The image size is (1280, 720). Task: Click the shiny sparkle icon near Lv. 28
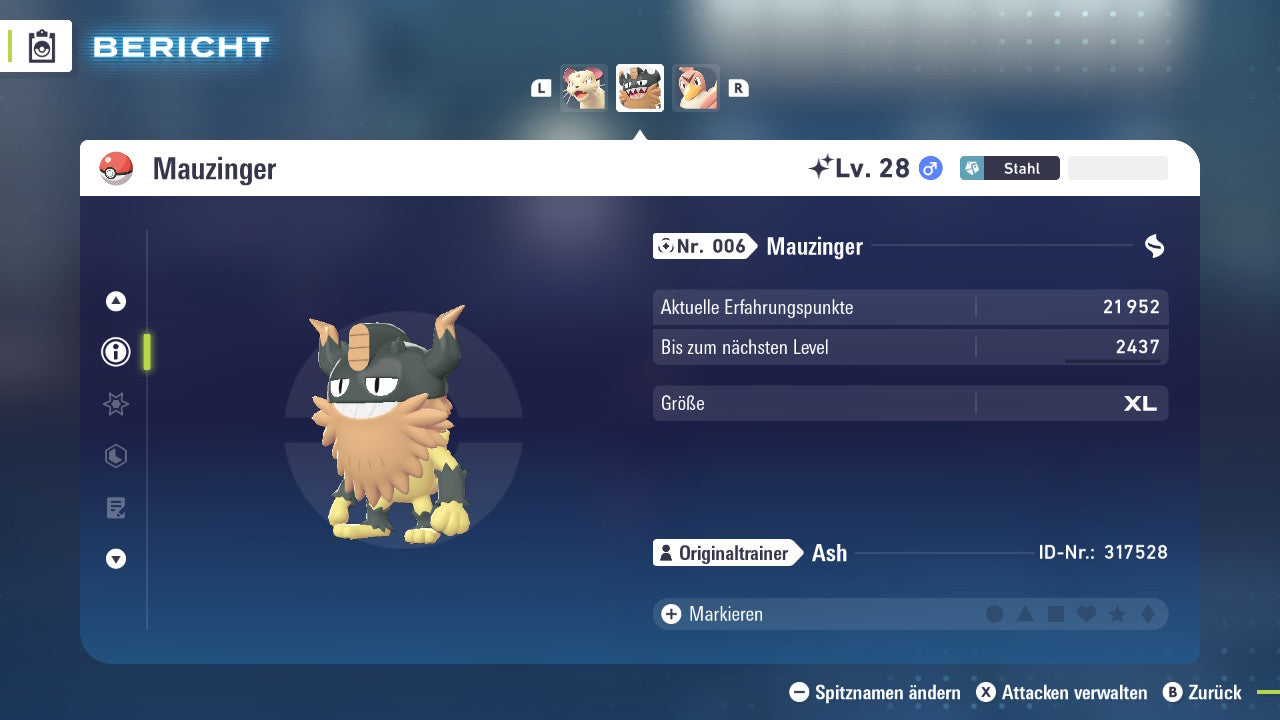tap(822, 165)
